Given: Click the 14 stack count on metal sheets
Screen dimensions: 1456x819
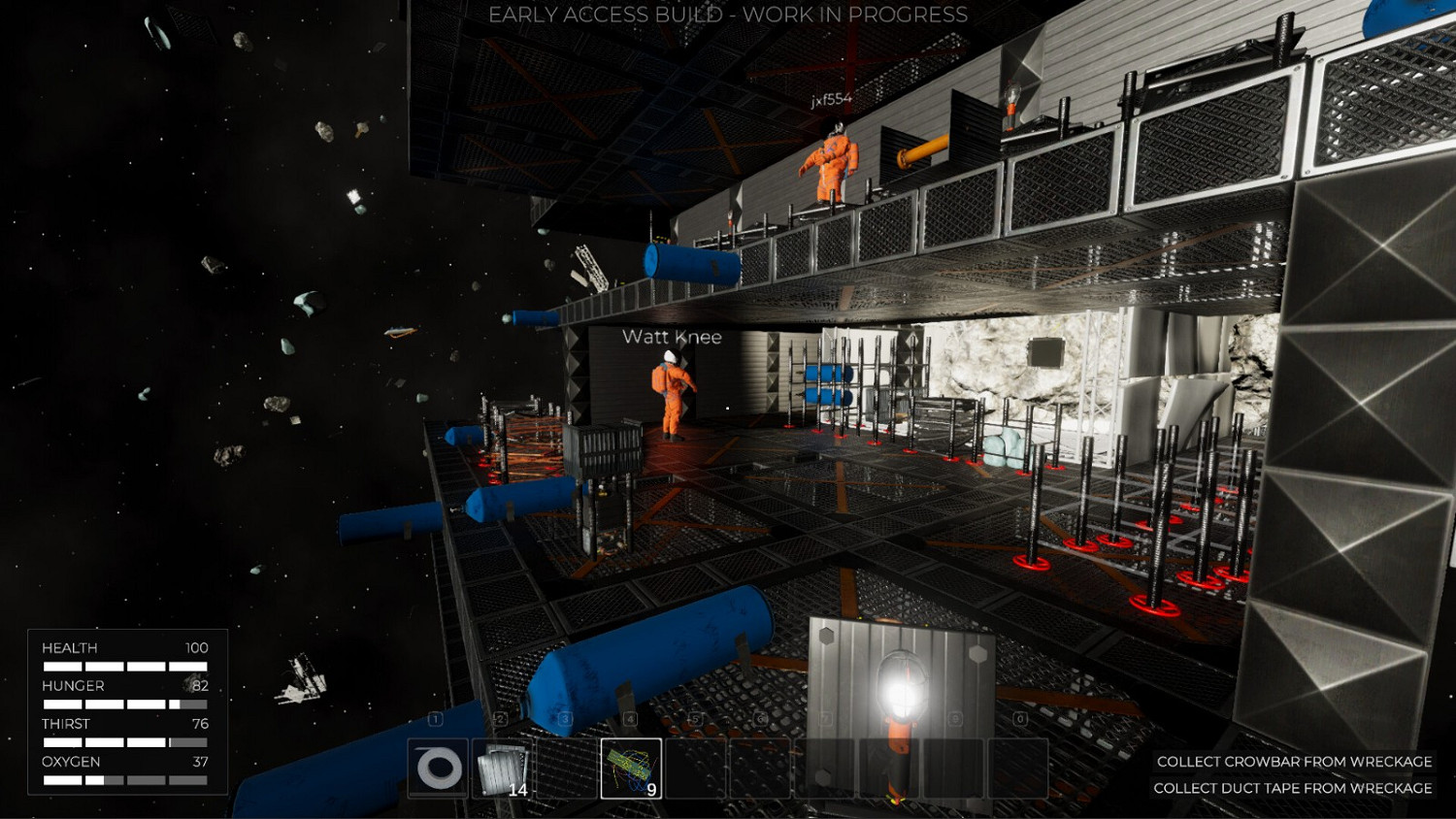Looking at the screenshot, I should pos(517,790).
